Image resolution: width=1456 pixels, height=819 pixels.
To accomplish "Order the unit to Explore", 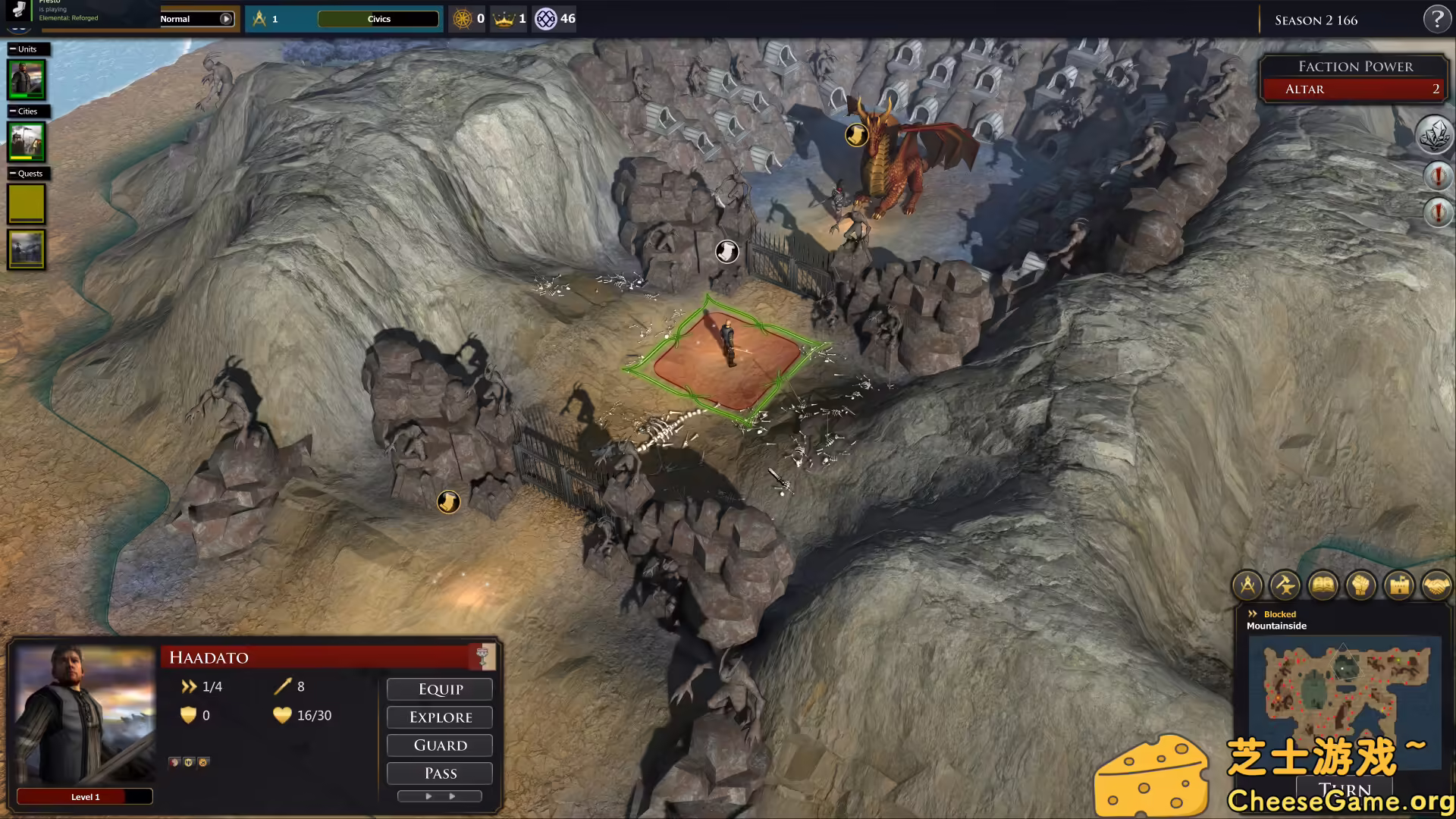I will 440,717.
